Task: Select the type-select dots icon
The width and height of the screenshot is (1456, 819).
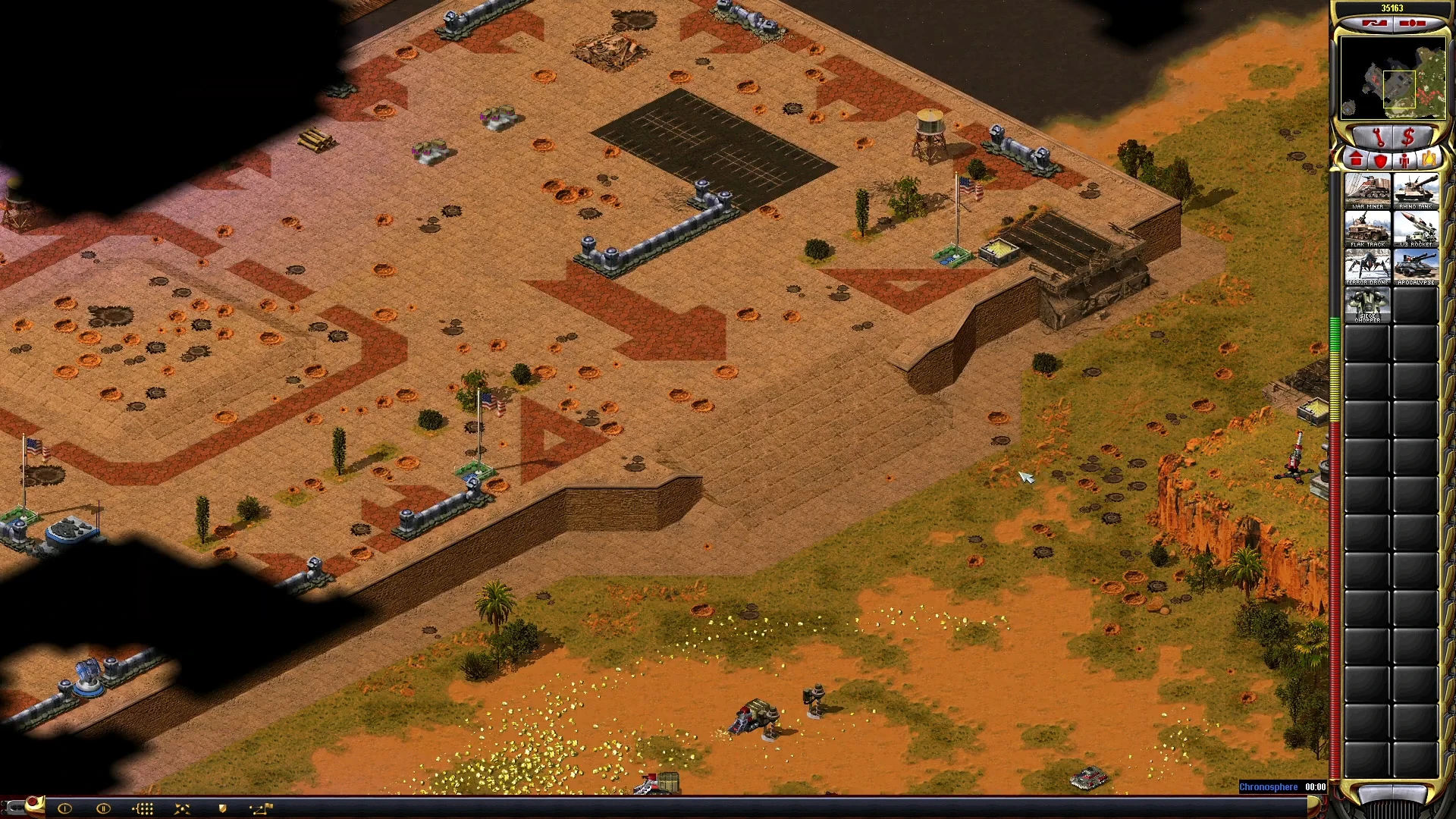Action: coord(143,808)
